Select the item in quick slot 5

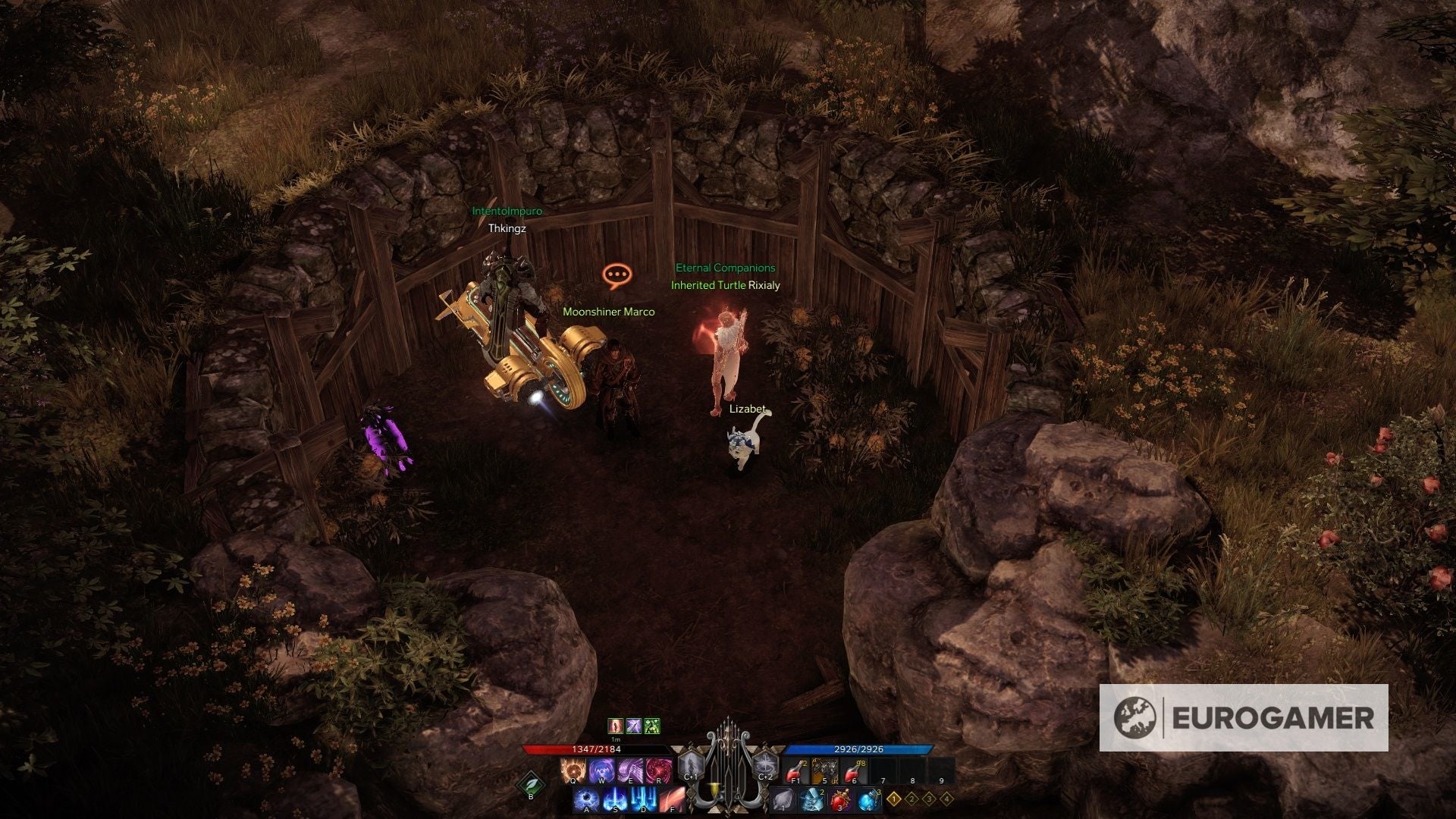tap(825, 771)
